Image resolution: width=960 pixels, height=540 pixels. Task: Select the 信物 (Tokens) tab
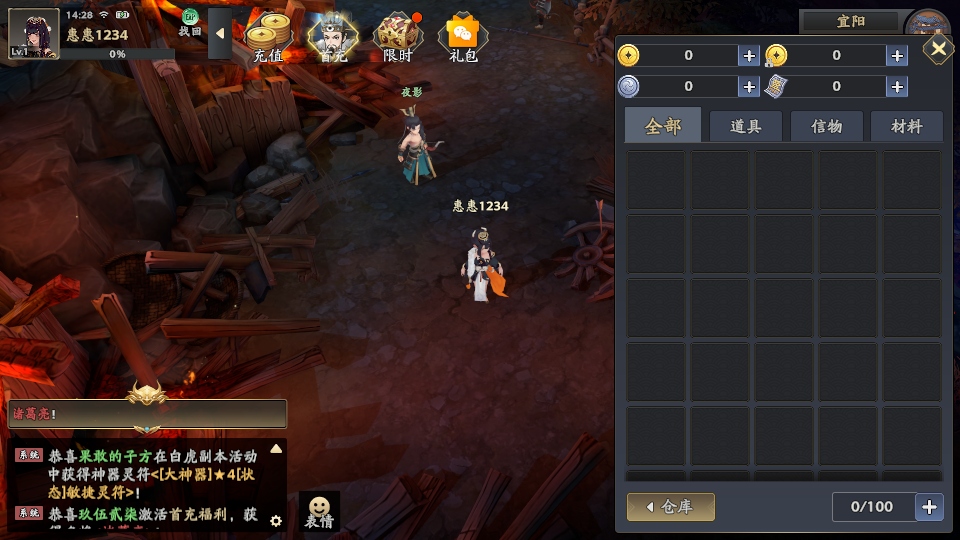pos(826,126)
